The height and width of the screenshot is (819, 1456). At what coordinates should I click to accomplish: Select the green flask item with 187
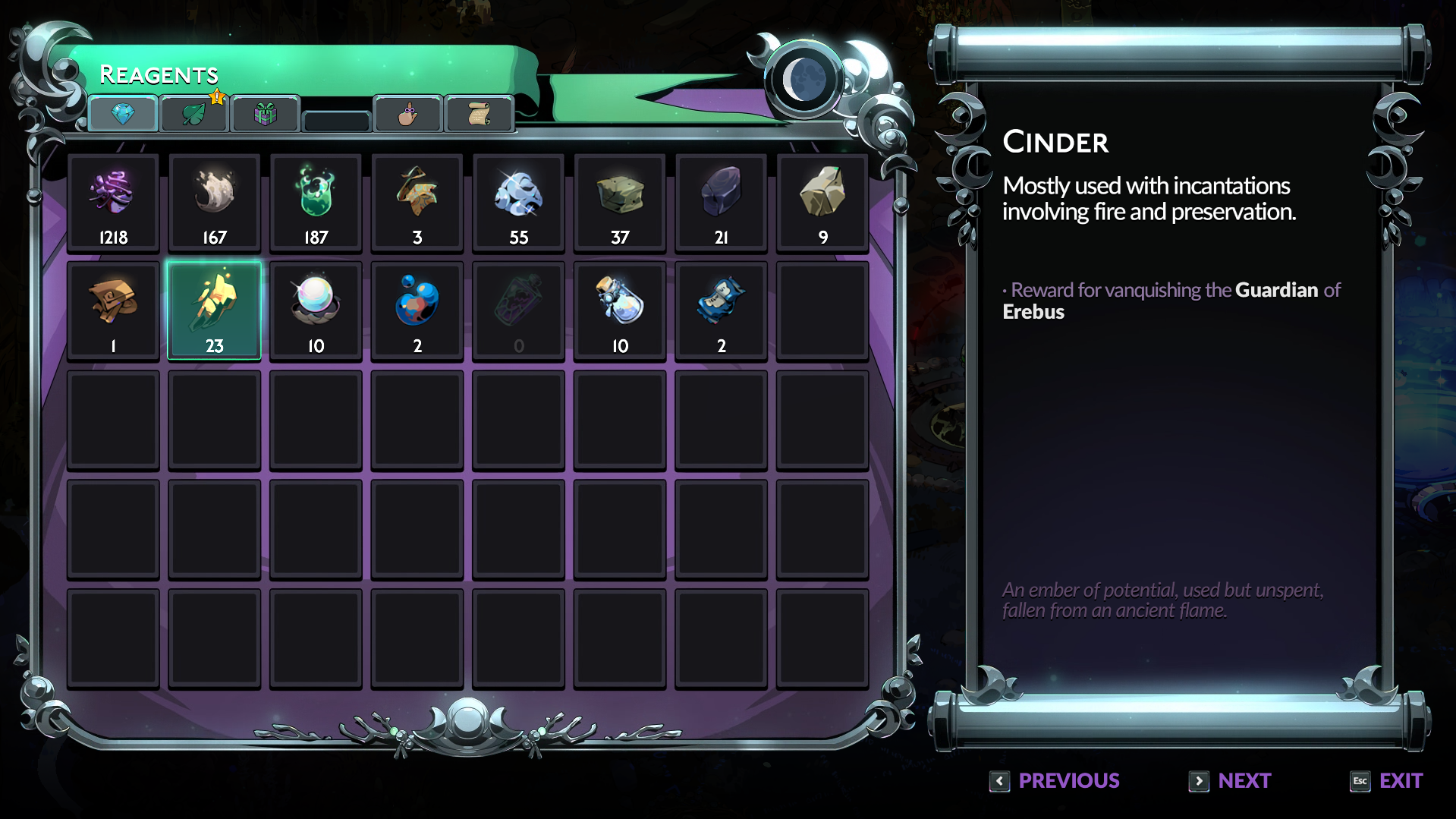point(316,203)
